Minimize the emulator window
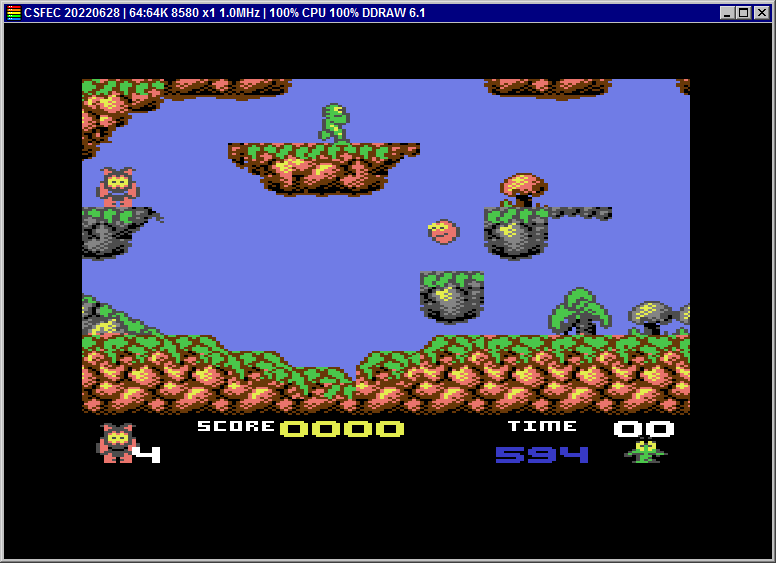Image resolution: width=776 pixels, height=563 pixels. pos(728,13)
